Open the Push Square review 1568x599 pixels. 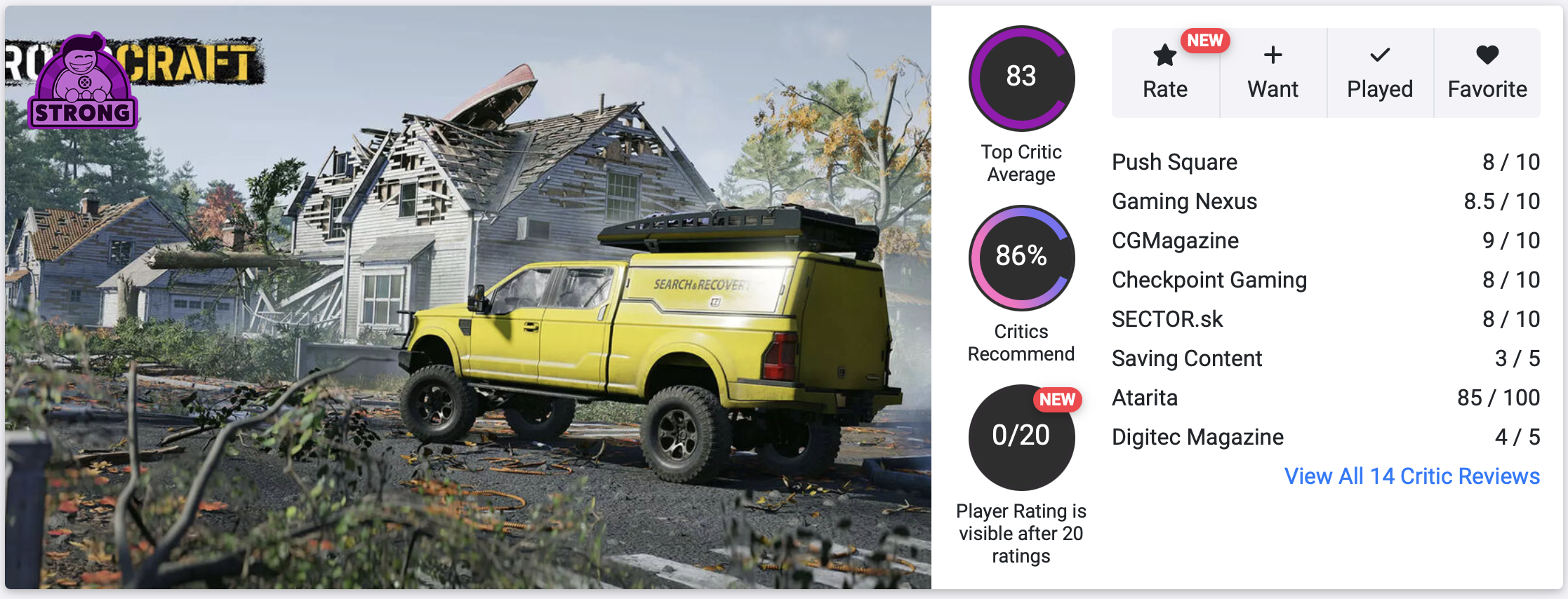click(x=1174, y=162)
